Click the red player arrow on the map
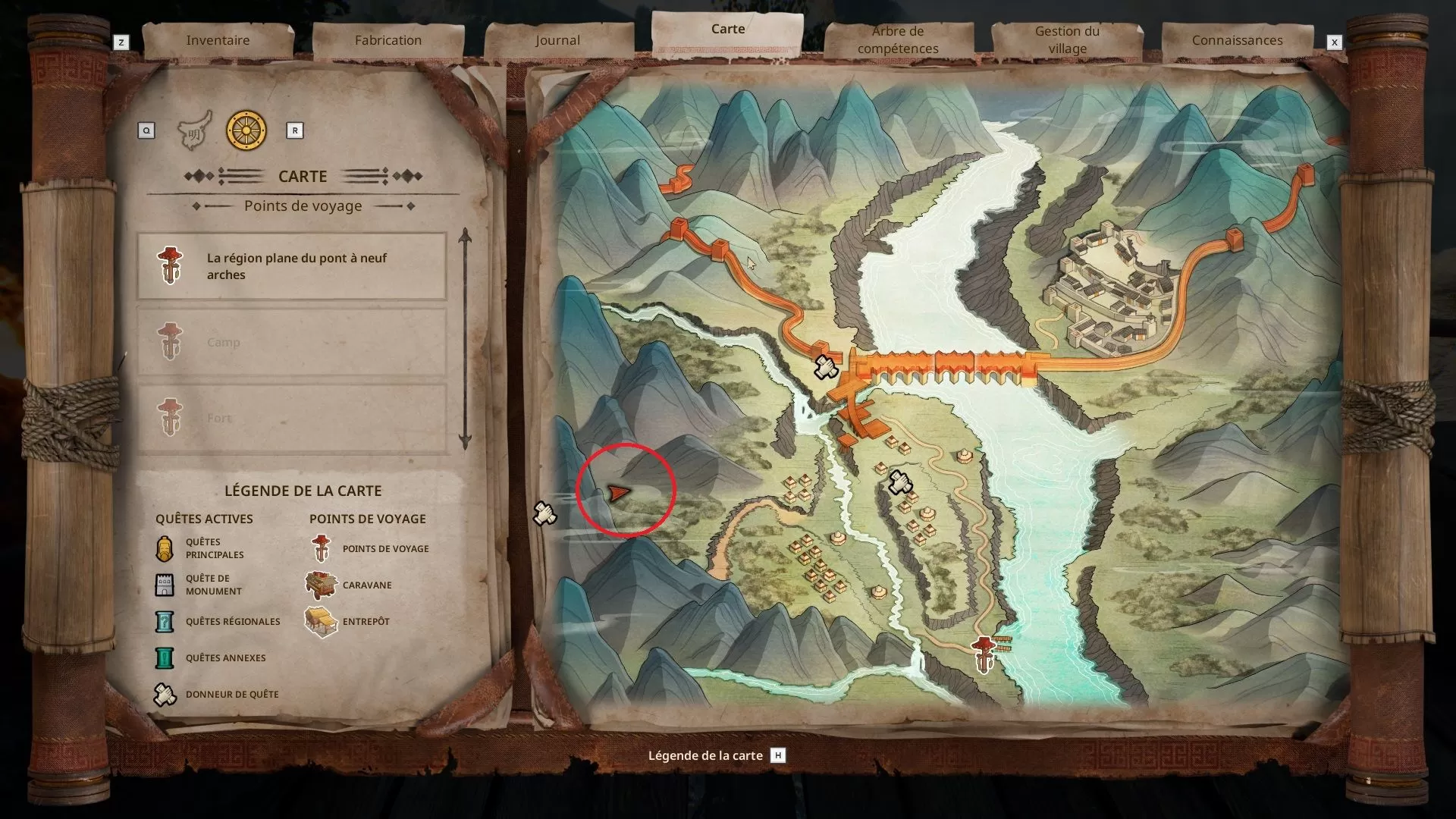 [x=619, y=494]
